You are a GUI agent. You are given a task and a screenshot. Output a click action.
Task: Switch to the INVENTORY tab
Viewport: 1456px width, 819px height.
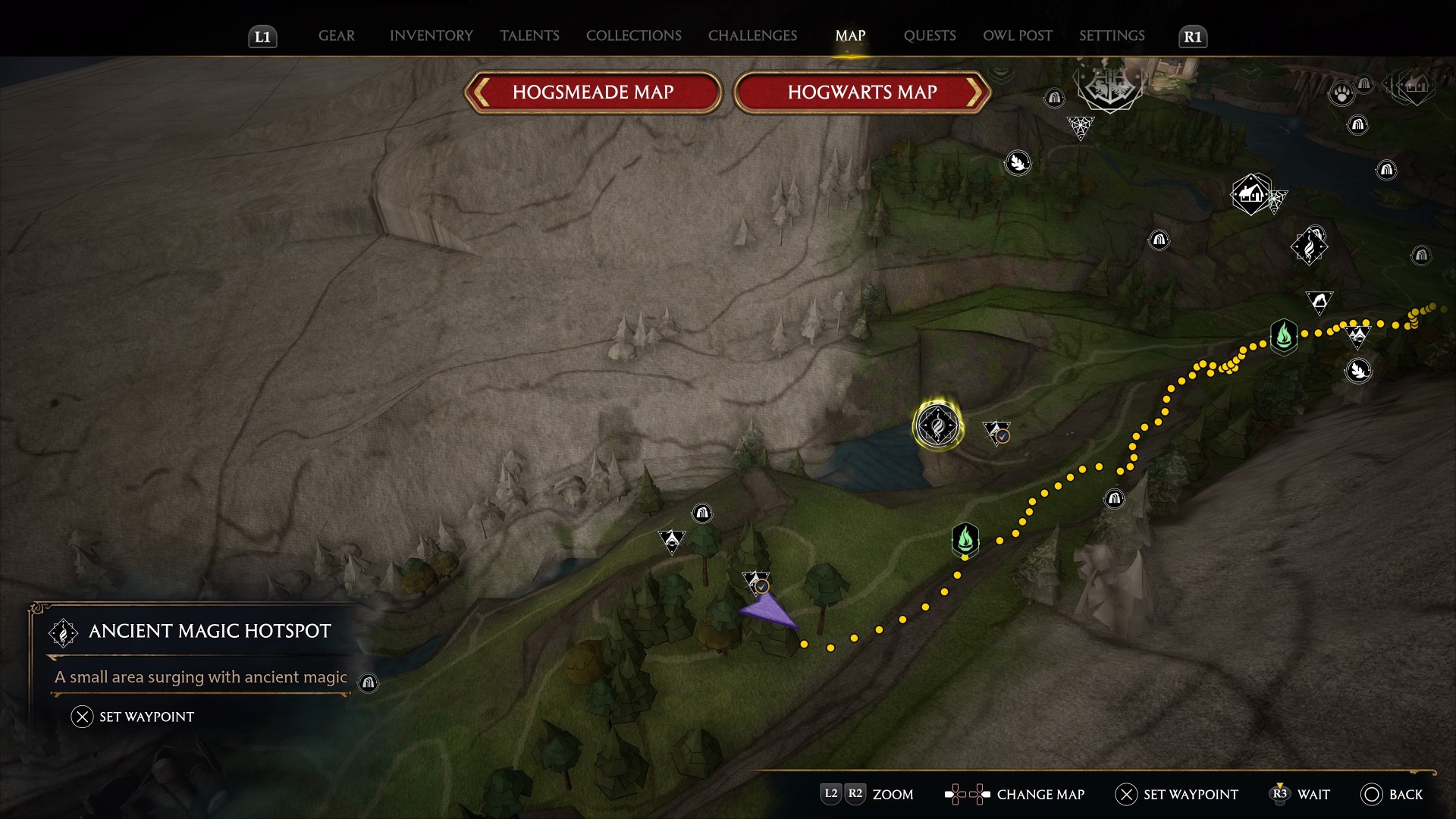point(430,35)
